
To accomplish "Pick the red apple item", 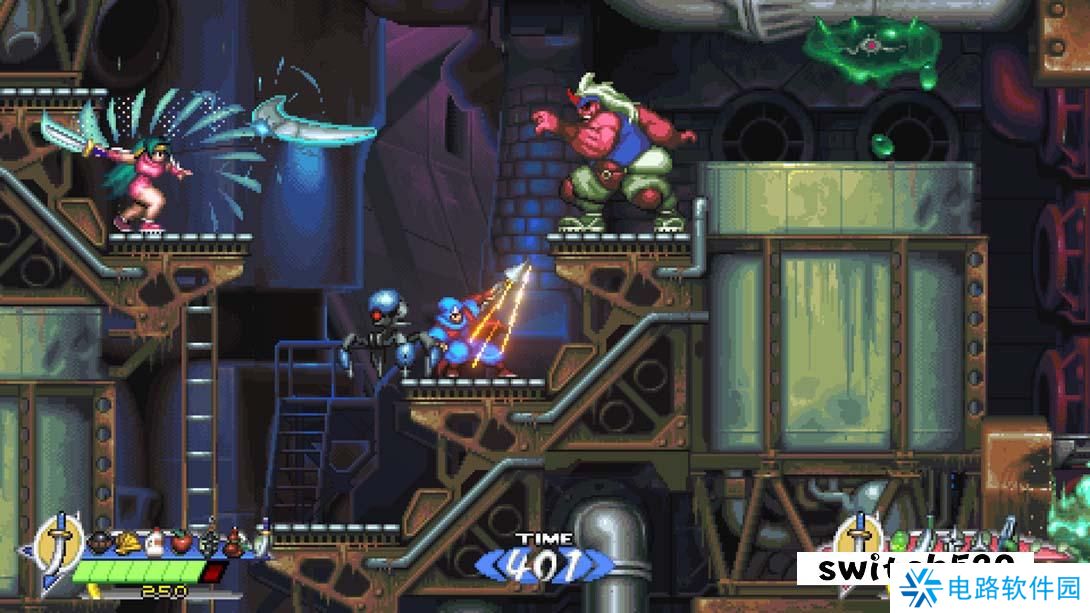I will [x=181, y=543].
